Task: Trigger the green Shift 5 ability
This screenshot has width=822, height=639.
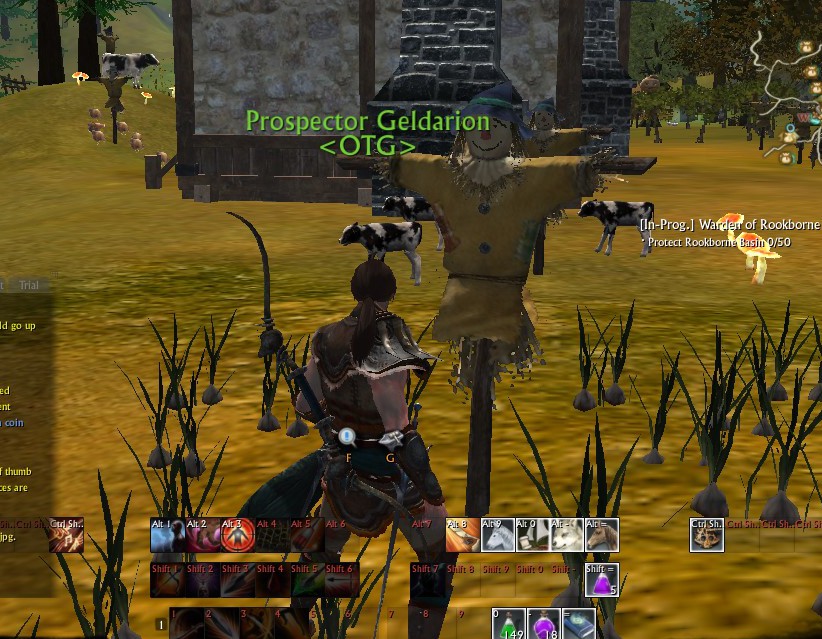Action: (306, 581)
